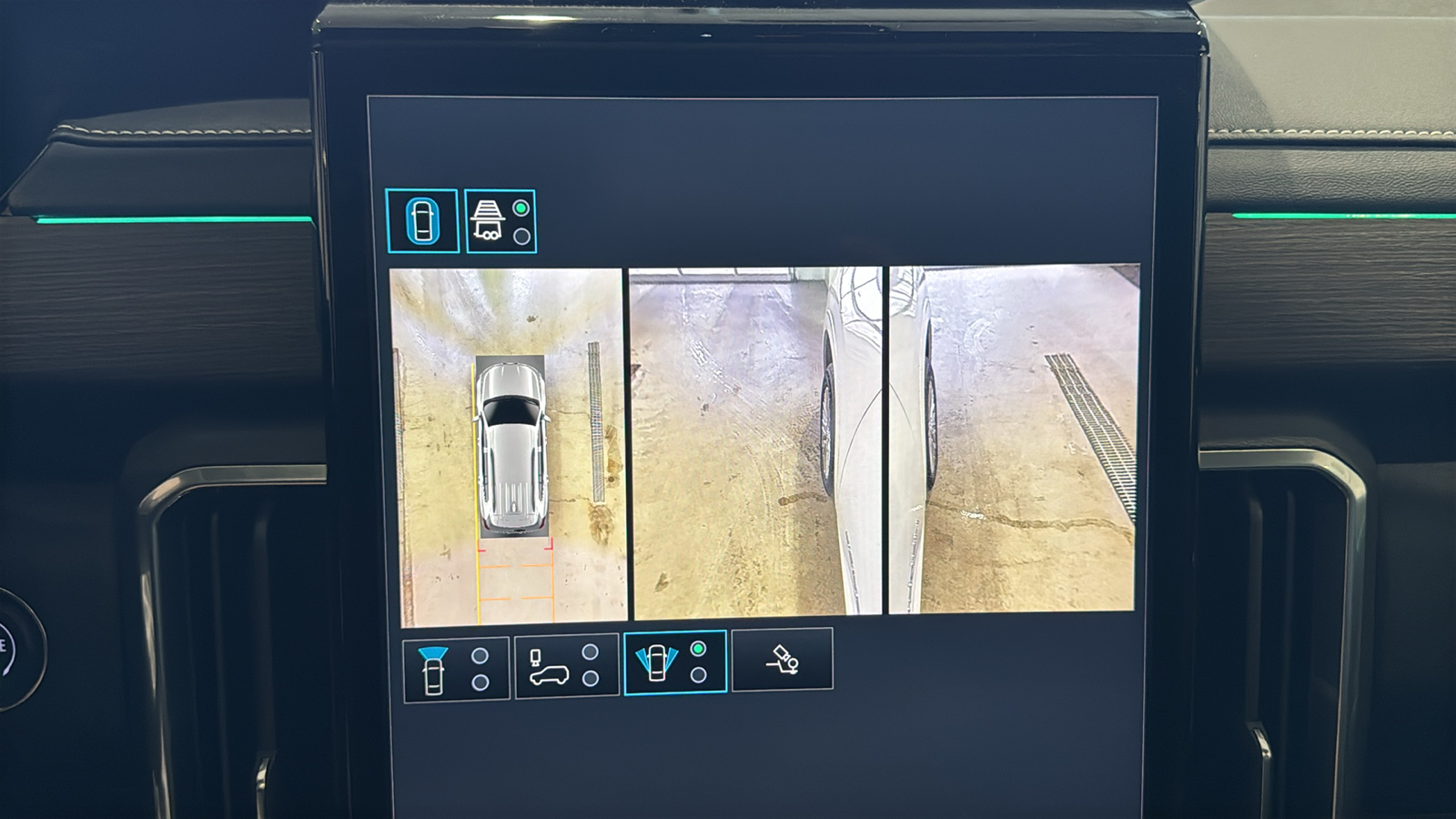Switch to the trailer camera view

pyautogui.click(x=500, y=221)
